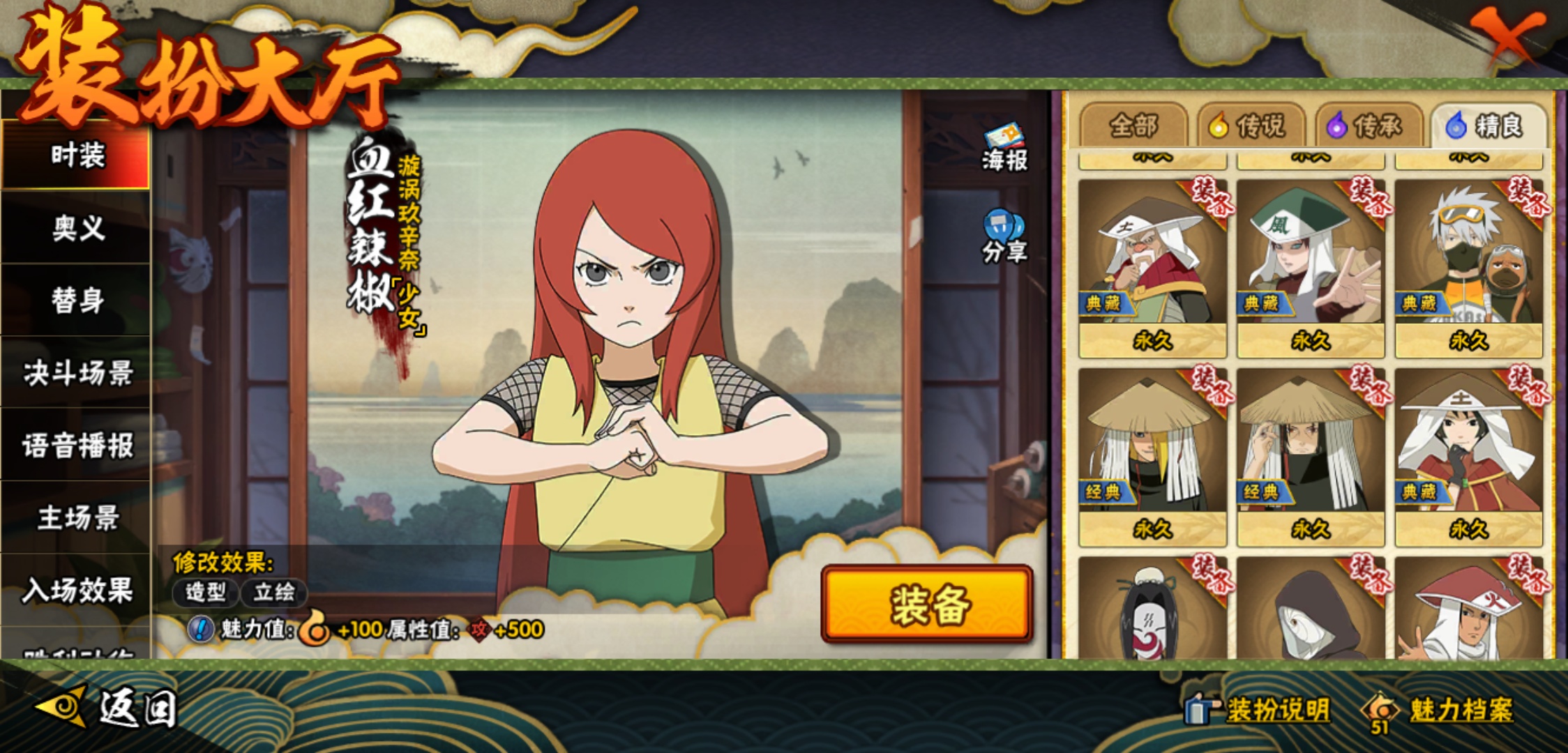1568x753 pixels.
Task: Click the orange 装备 equip button
Action: tap(927, 604)
